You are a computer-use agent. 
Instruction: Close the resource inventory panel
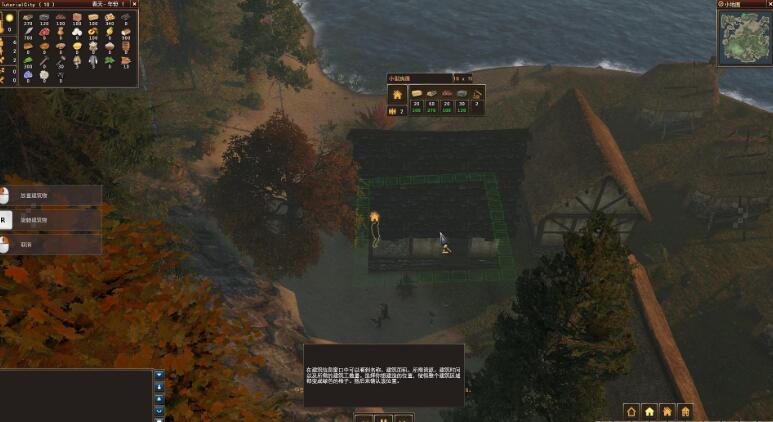[134, 4]
